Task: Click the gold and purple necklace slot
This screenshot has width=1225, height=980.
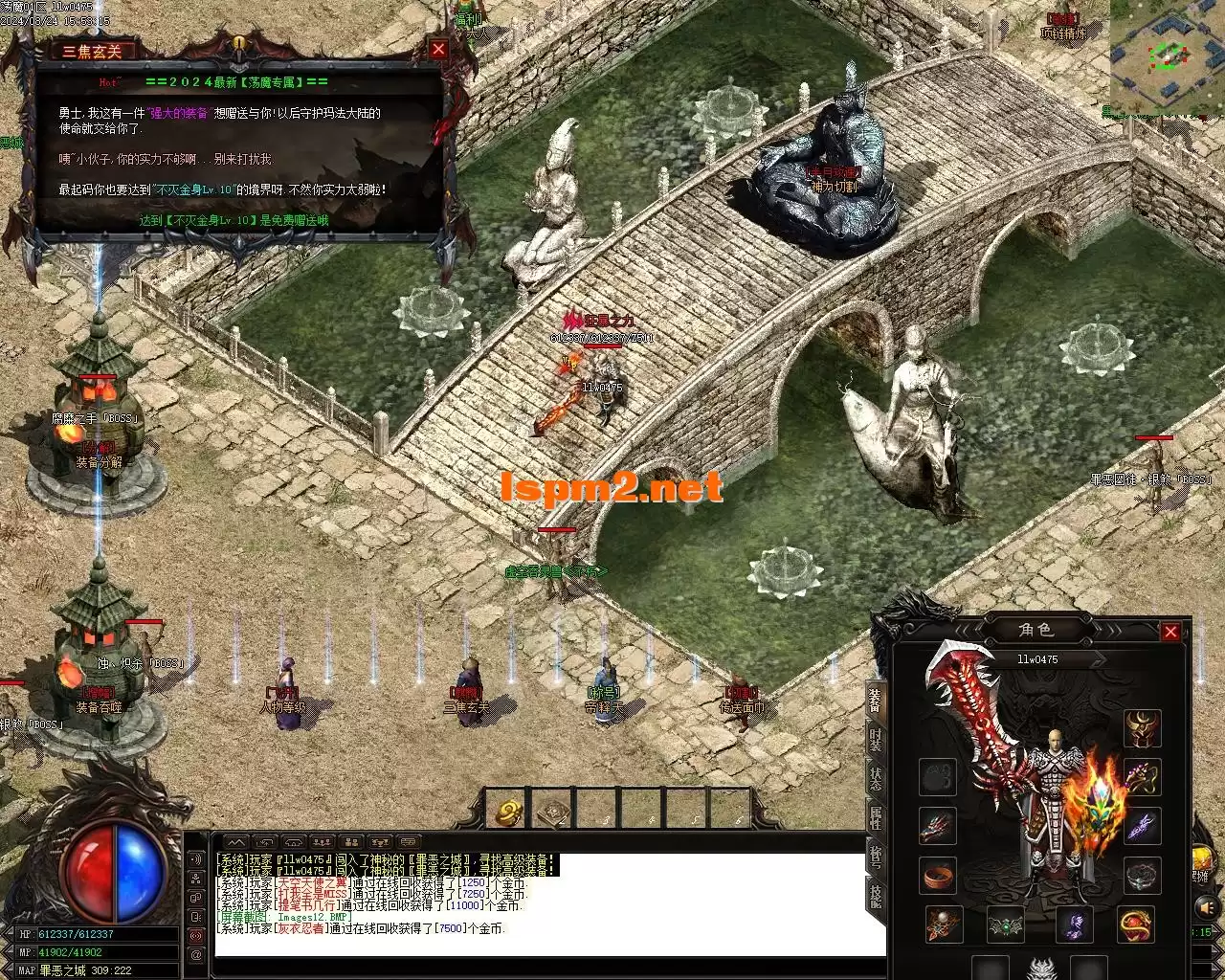Action: pos(1142,777)
